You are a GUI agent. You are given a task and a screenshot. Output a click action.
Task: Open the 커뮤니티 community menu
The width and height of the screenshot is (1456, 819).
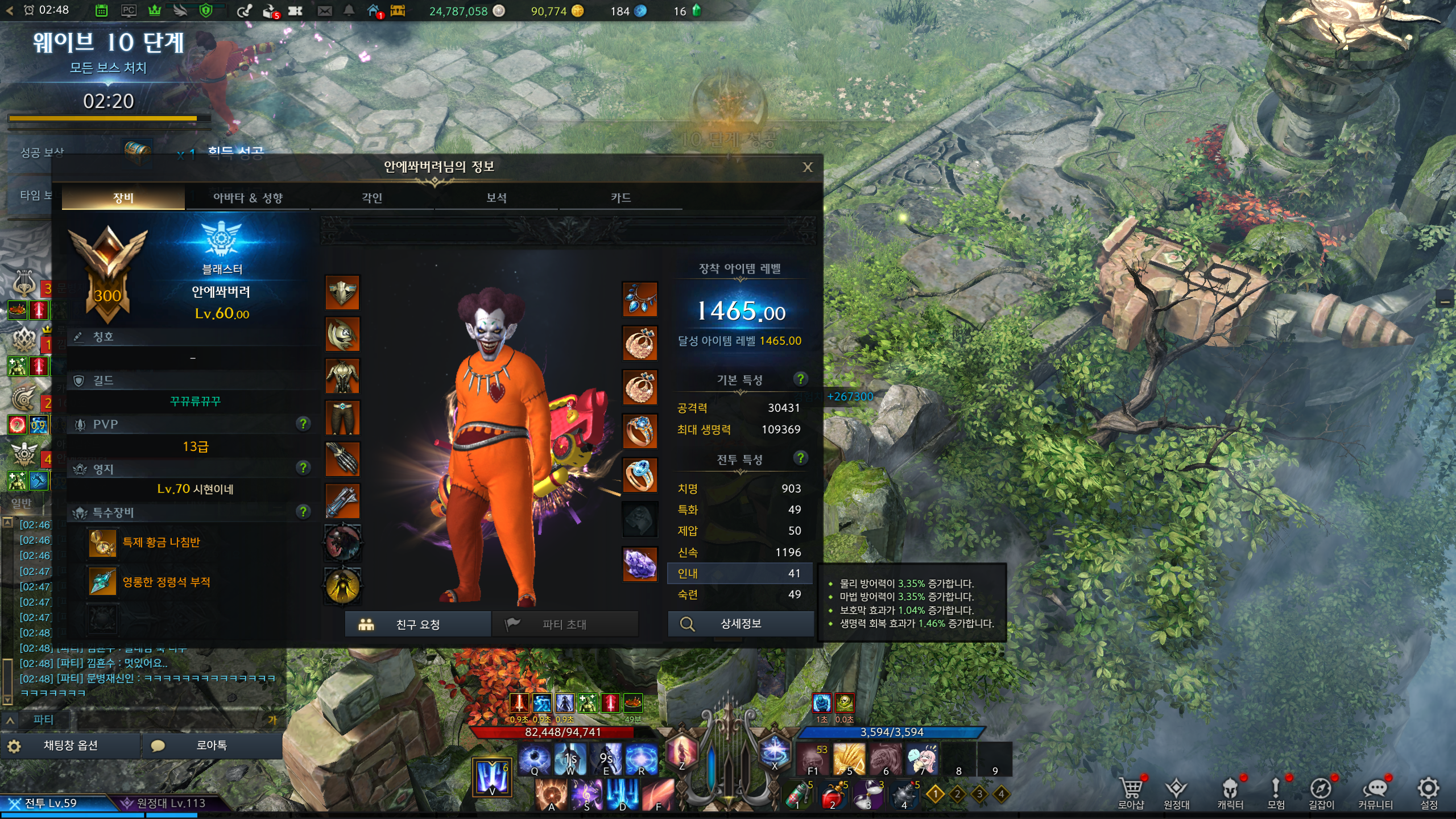pos(1375,792)
